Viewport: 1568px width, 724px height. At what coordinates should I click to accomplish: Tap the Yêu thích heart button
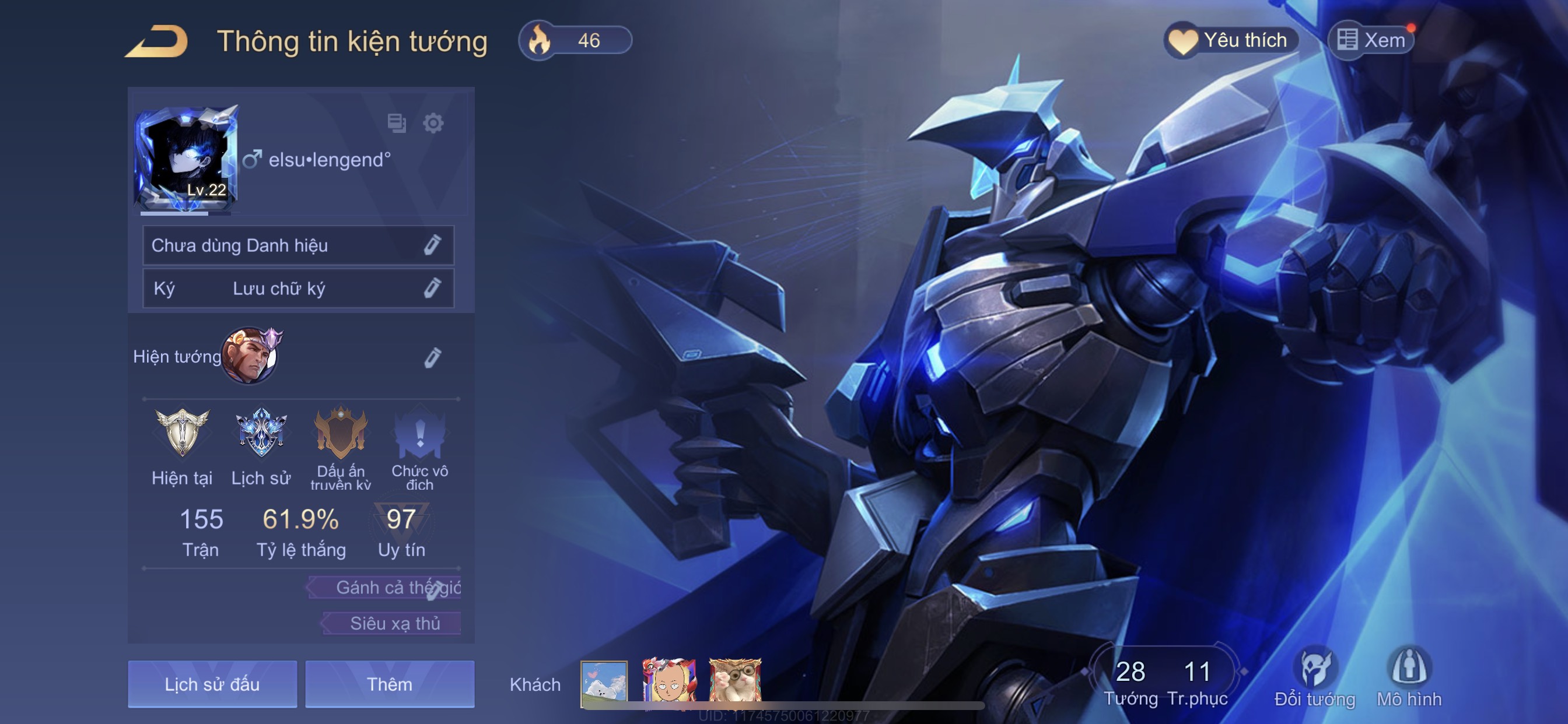click(1231, 40)
